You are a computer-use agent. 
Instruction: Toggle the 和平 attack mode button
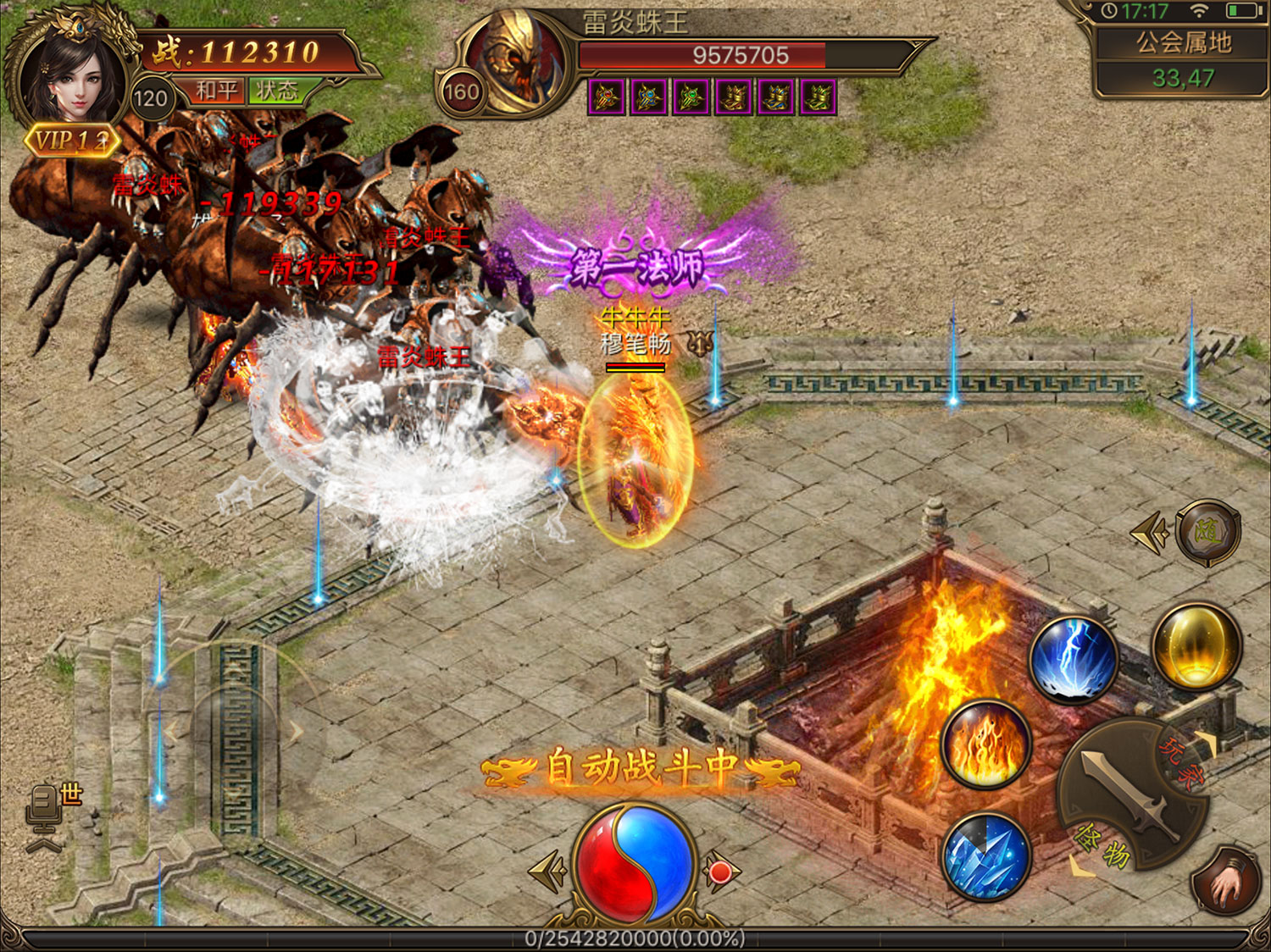[x=216, y=91]
